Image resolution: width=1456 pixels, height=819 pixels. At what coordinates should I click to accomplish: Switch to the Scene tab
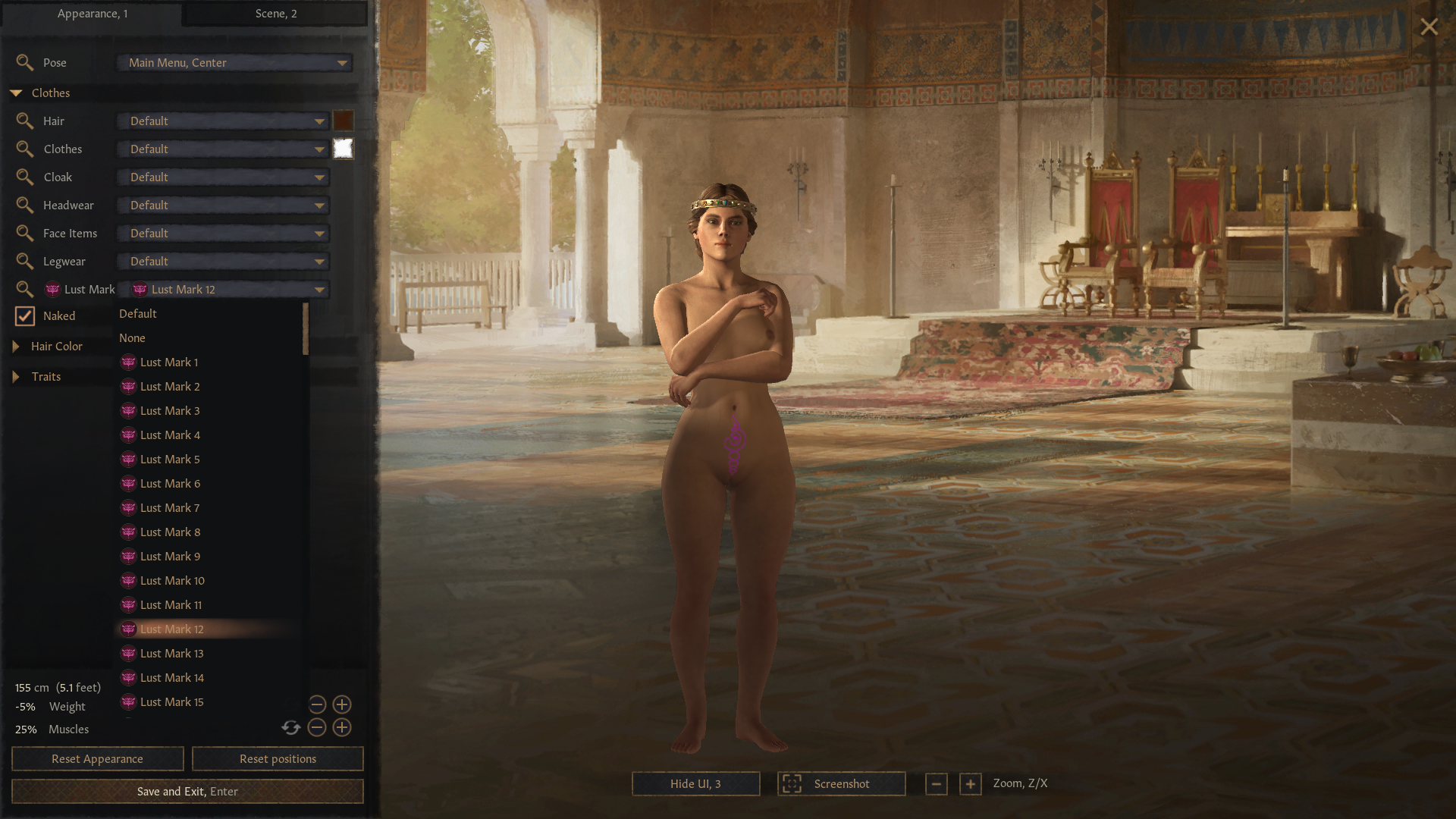(275, 14)
